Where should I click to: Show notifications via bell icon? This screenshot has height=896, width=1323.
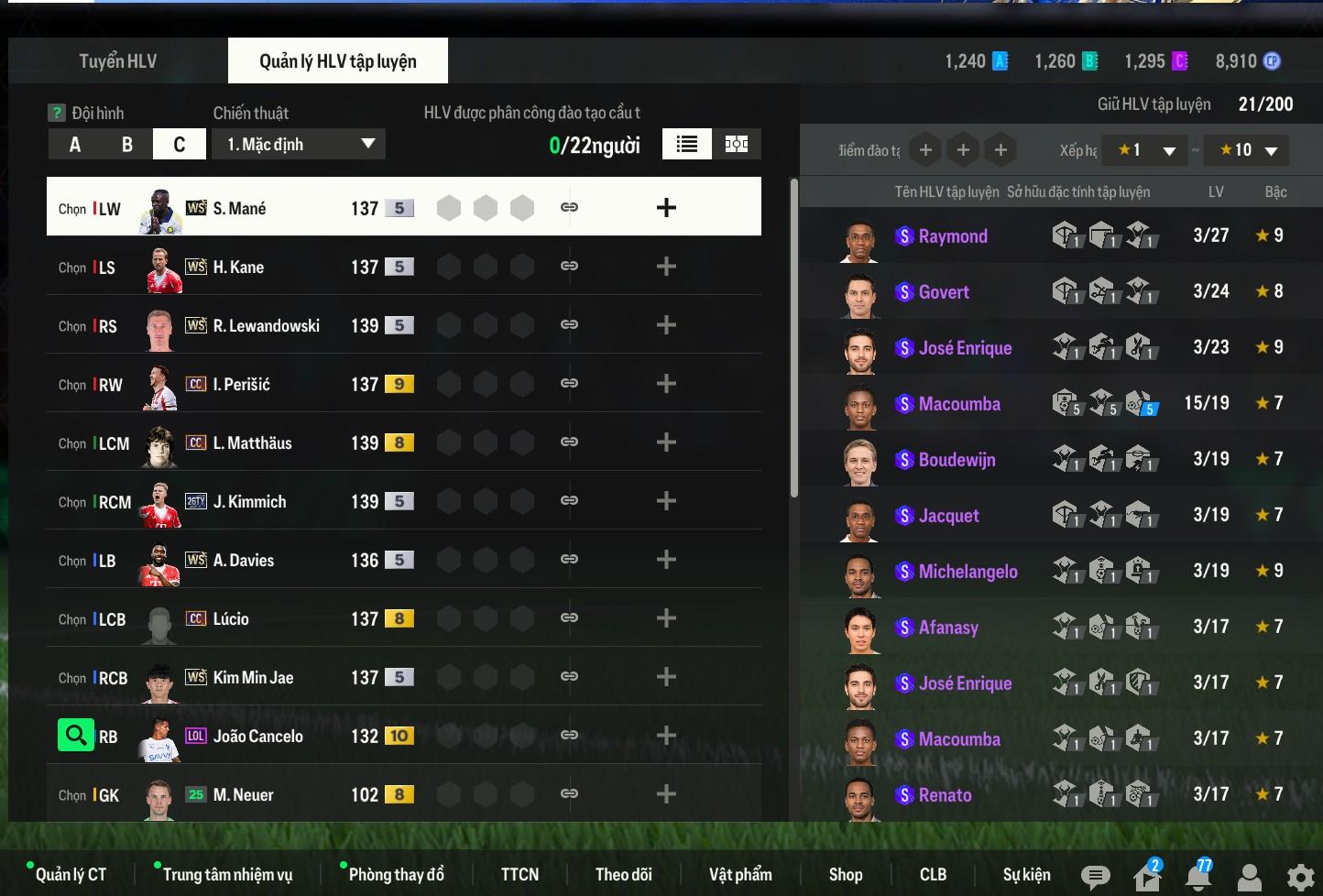pos(1198,878)
